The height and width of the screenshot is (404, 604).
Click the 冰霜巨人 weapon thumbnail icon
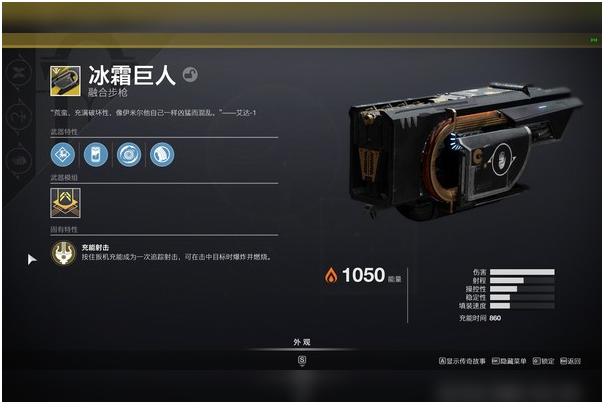click(x=66, y=82)
